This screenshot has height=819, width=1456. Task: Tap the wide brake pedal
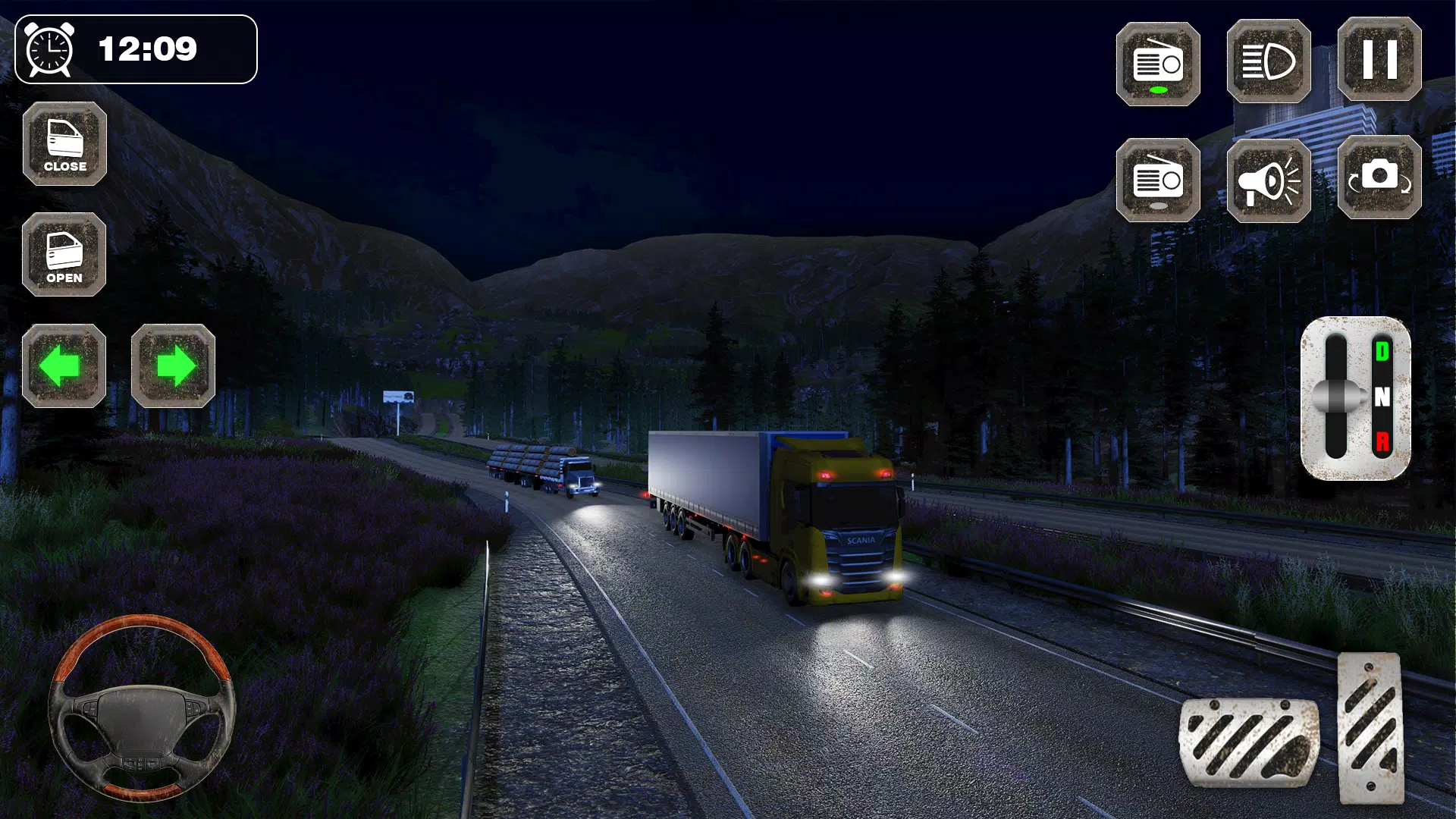(x=1248, y=742)
